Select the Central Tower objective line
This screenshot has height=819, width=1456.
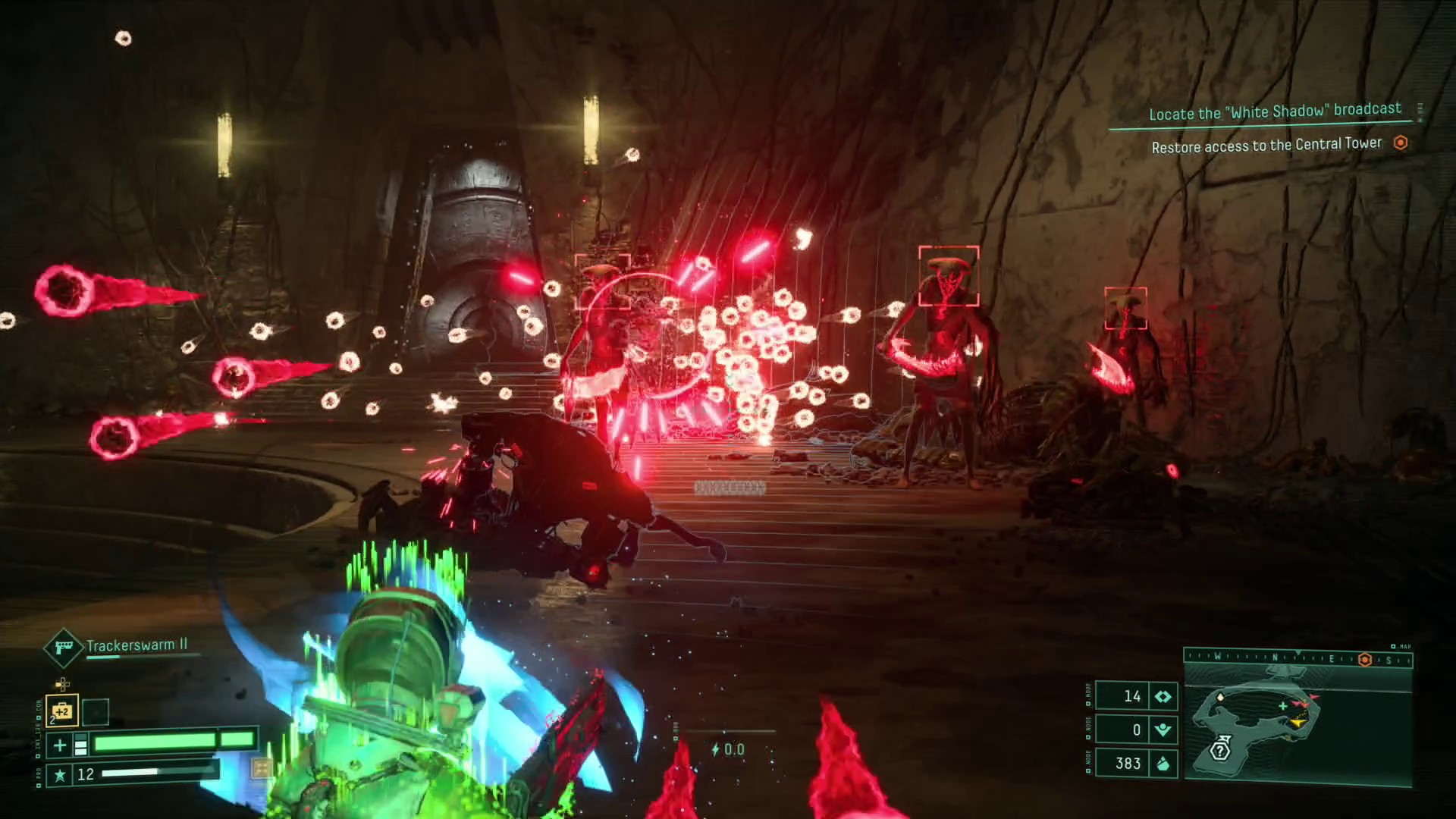[x=1266, y=145]
